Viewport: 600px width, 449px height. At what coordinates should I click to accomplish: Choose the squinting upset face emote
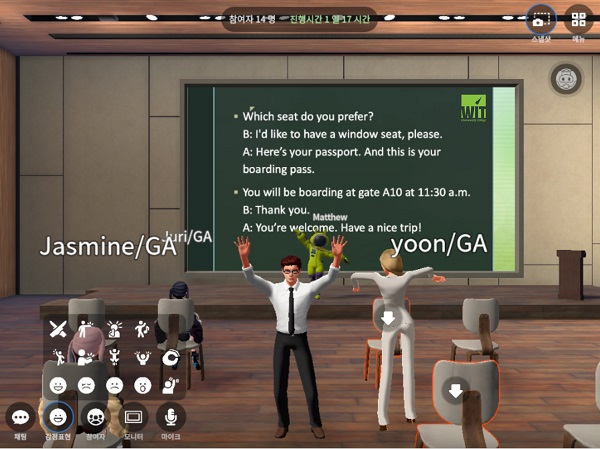point(86,384)
